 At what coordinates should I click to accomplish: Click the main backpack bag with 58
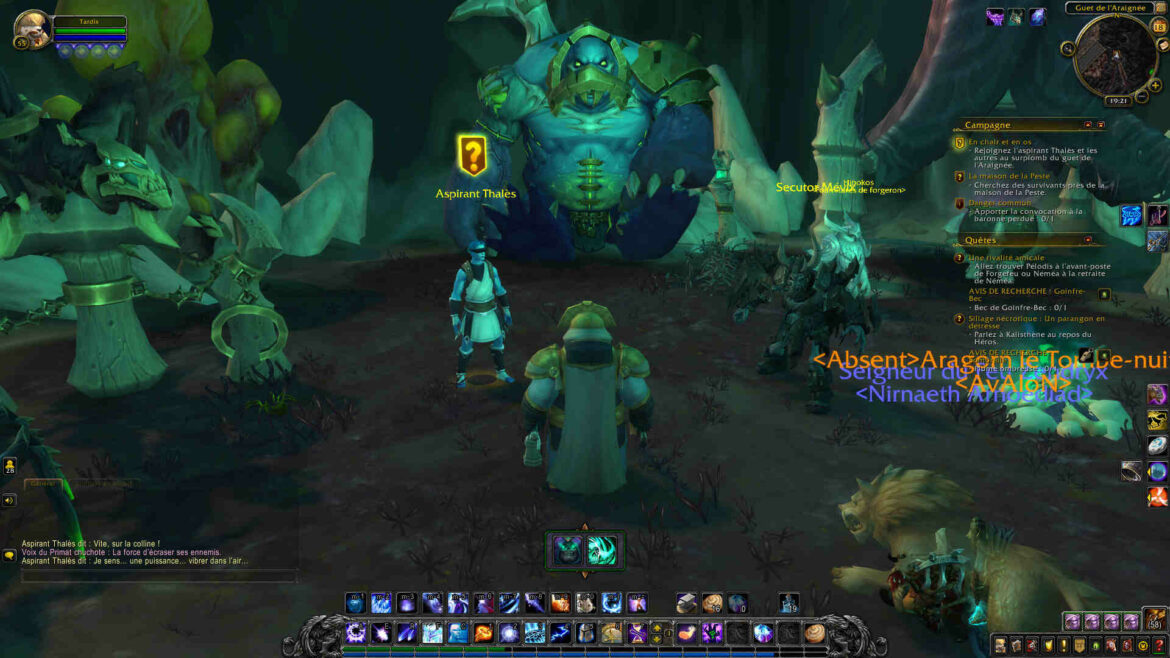1155,621
